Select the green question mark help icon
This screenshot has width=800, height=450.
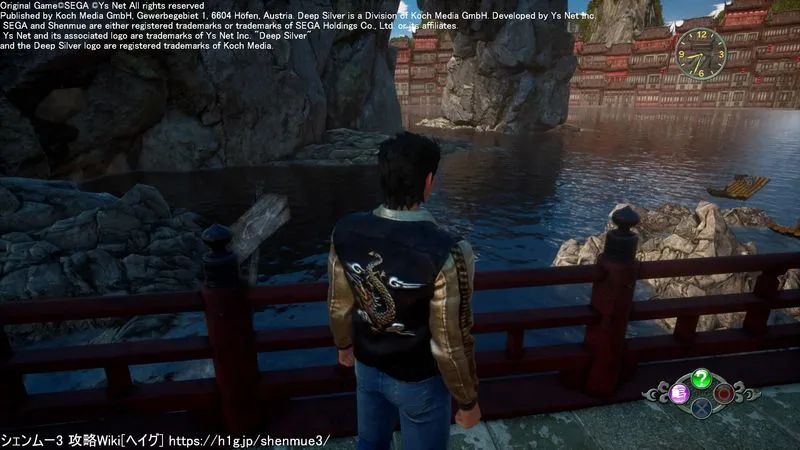702,378
